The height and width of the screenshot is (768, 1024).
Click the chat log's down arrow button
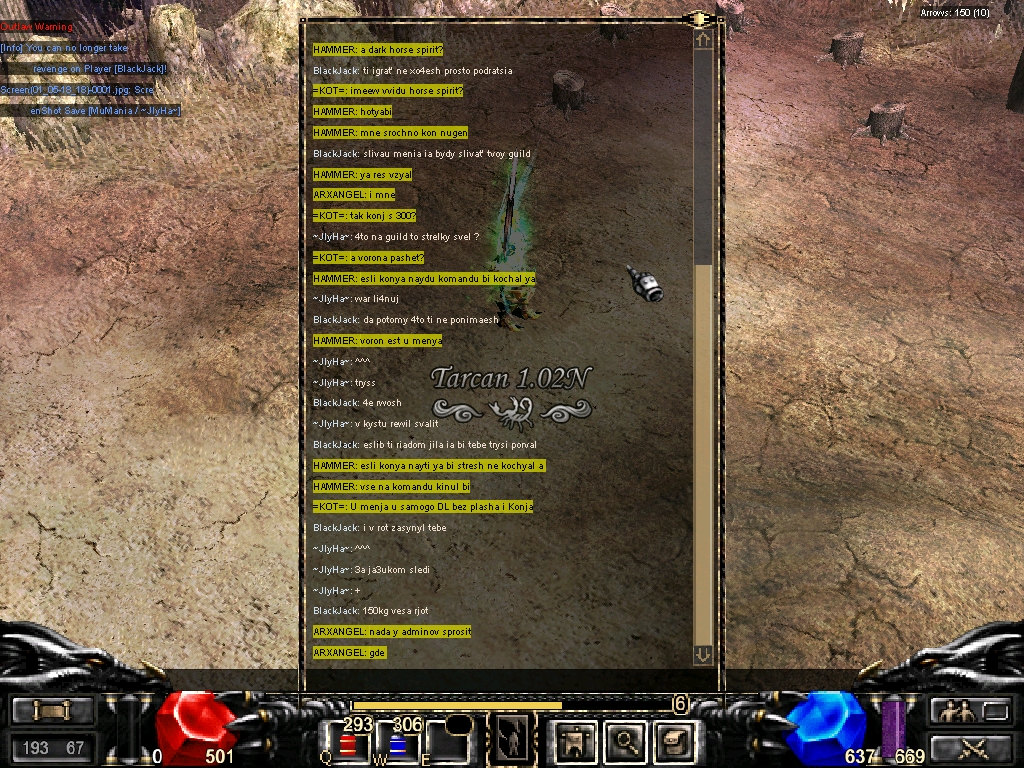point(702,654)
